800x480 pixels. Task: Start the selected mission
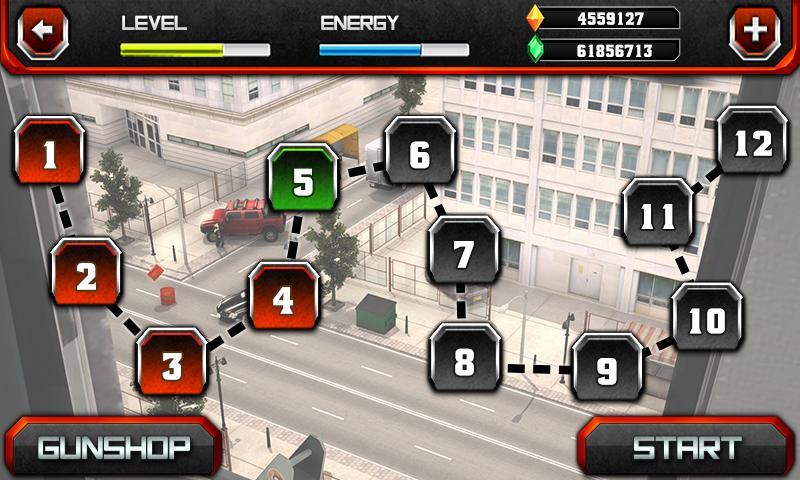(x=687, y=447)
